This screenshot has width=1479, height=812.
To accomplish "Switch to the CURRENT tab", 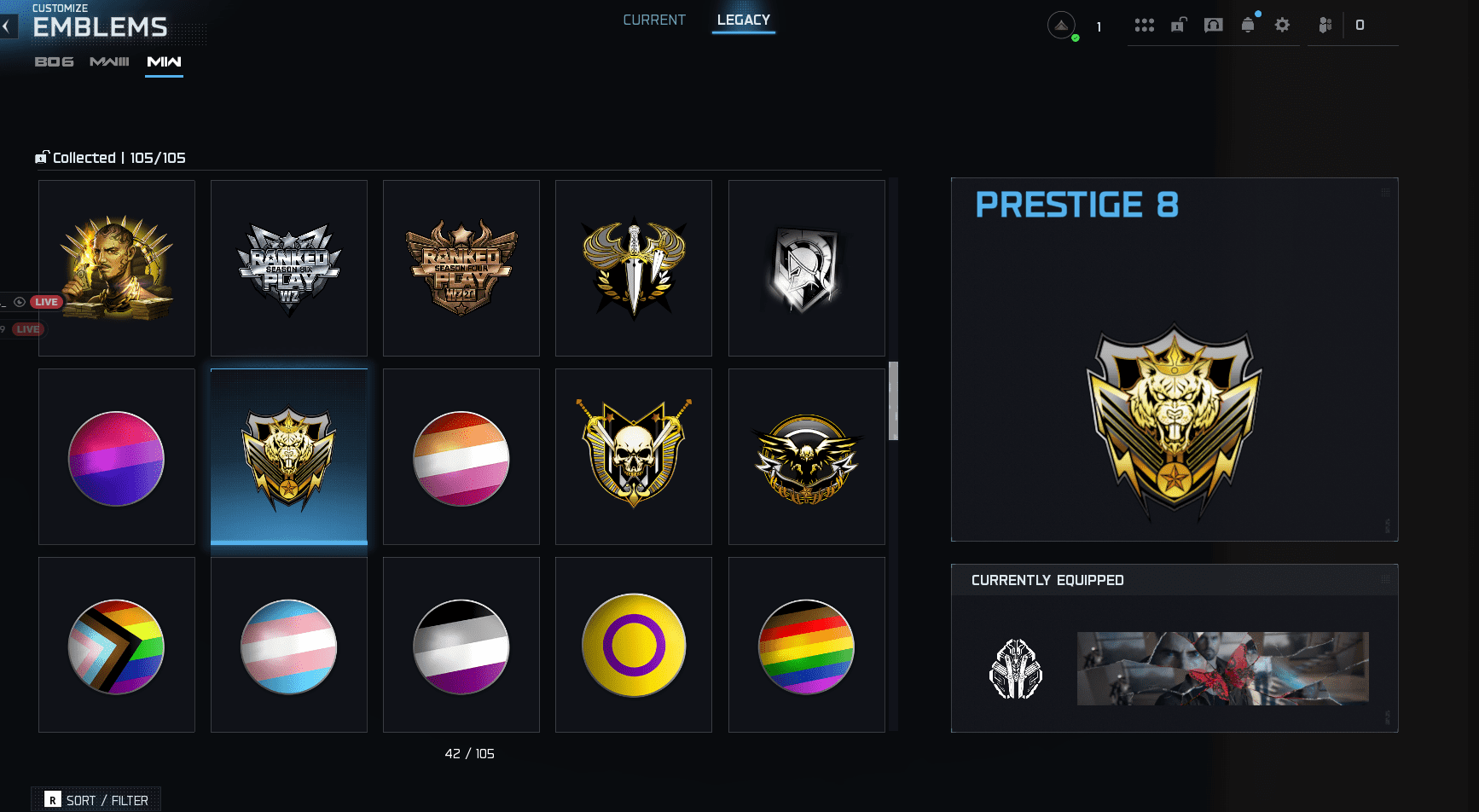I will (x=654, y=20).
